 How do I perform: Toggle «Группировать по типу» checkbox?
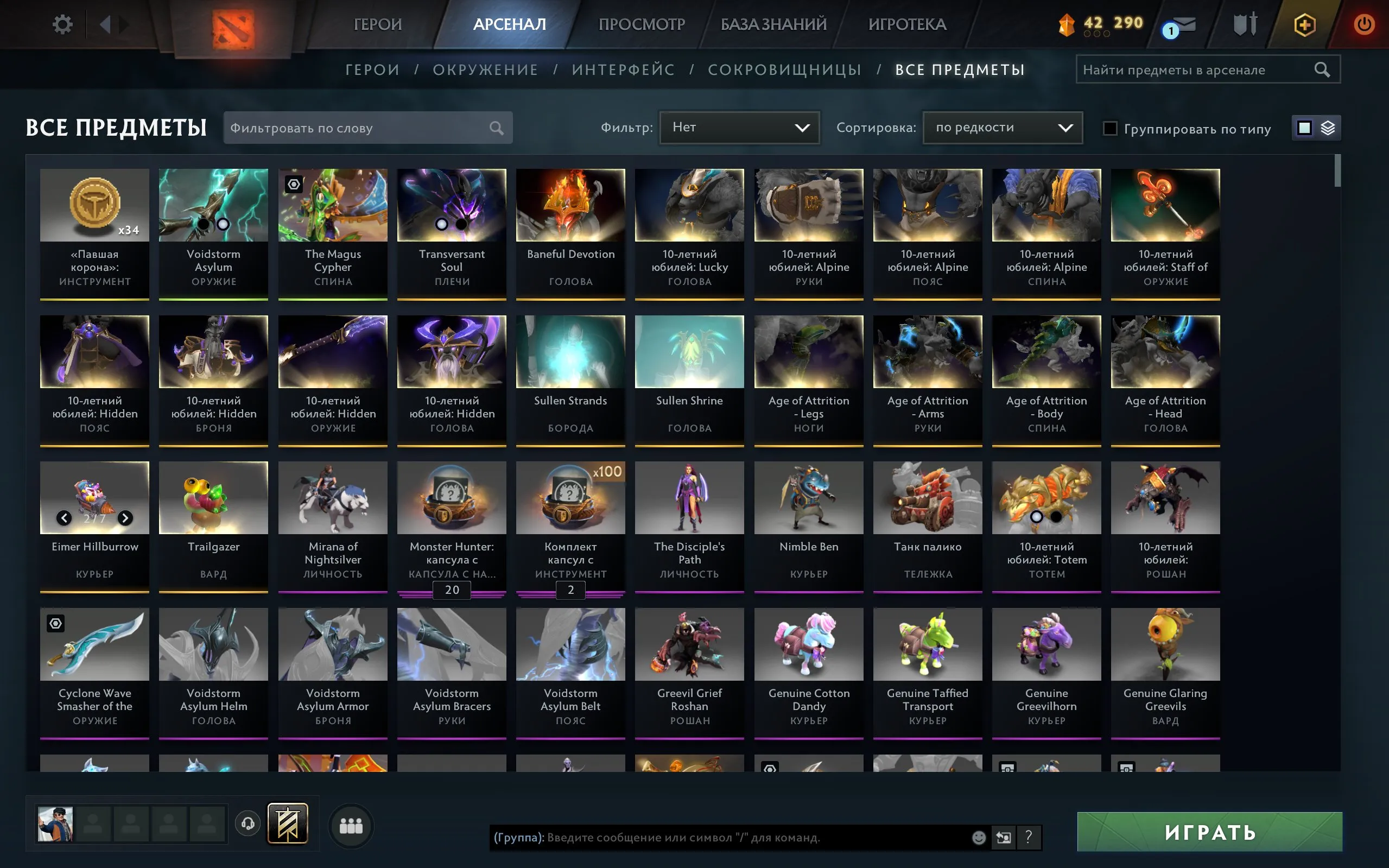[x=1111, y=129]
